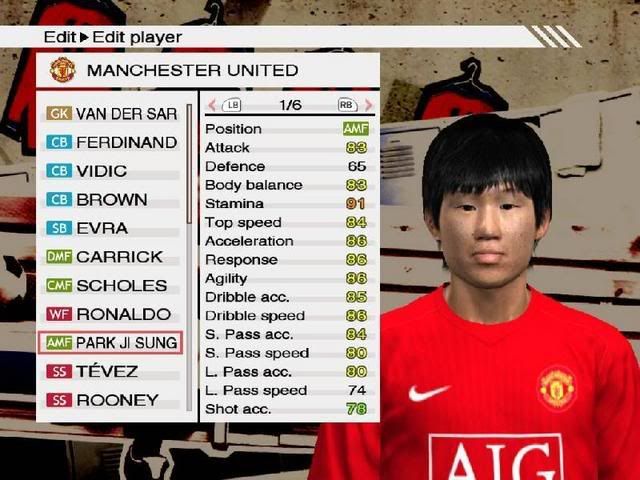
Task: Select side back Evra
Action: click(110, 228)
